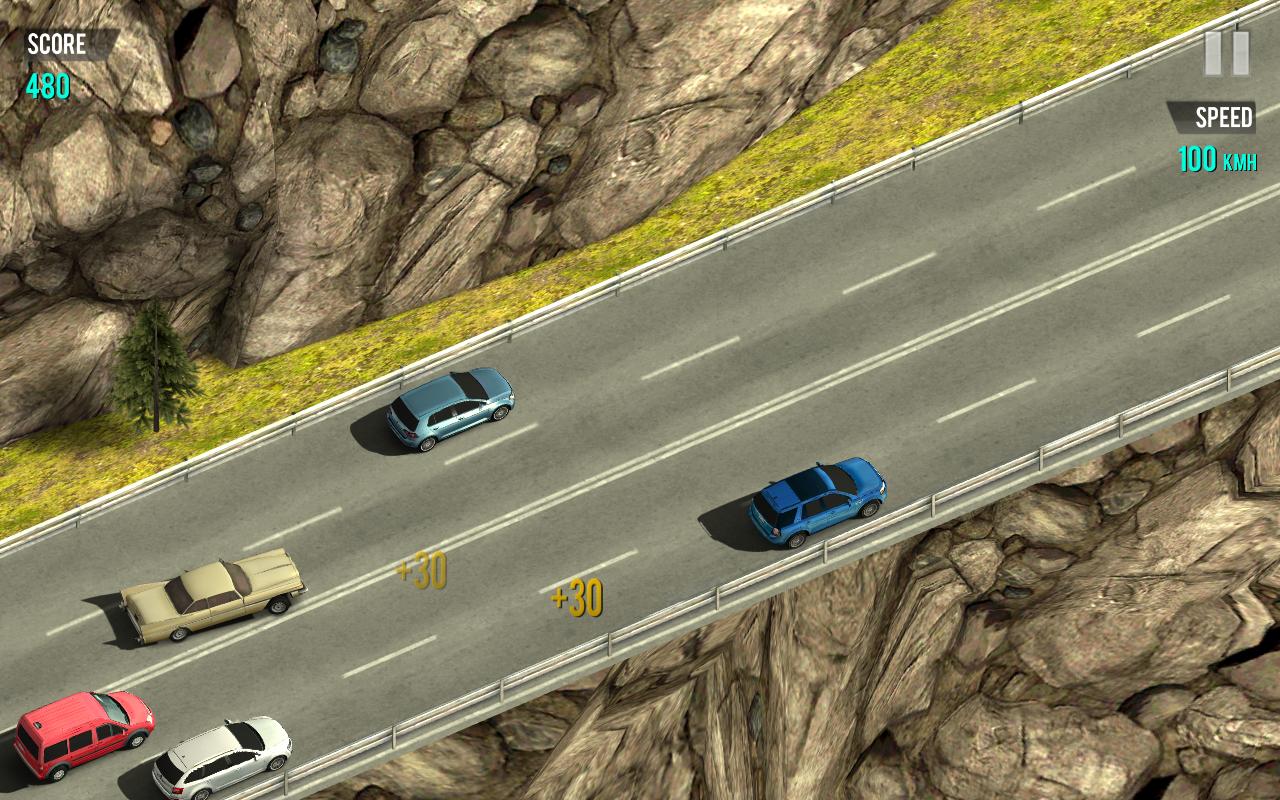This screenshot has height=800, width=1280.
Task: Click the SCORE label text
Action: 55,44
